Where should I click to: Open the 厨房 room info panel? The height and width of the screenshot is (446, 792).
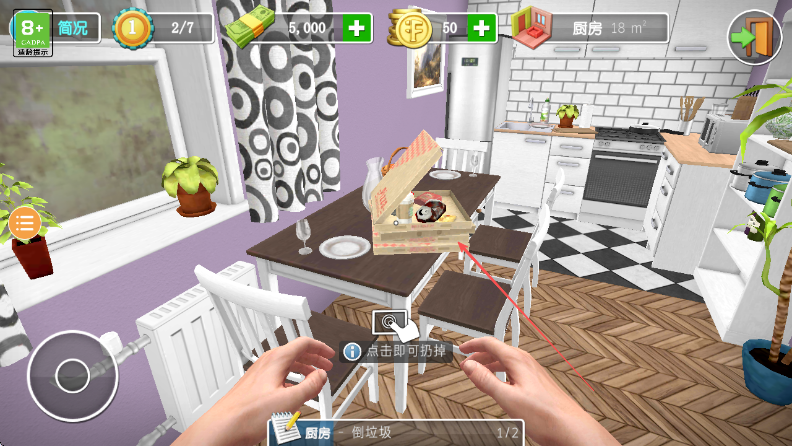pyautogui.click(x=590, y=28)
